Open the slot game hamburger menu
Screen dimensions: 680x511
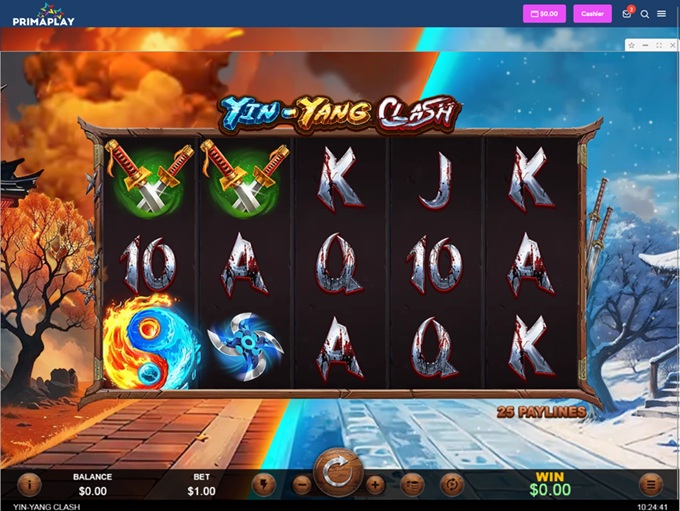click(x=651, y=485)
